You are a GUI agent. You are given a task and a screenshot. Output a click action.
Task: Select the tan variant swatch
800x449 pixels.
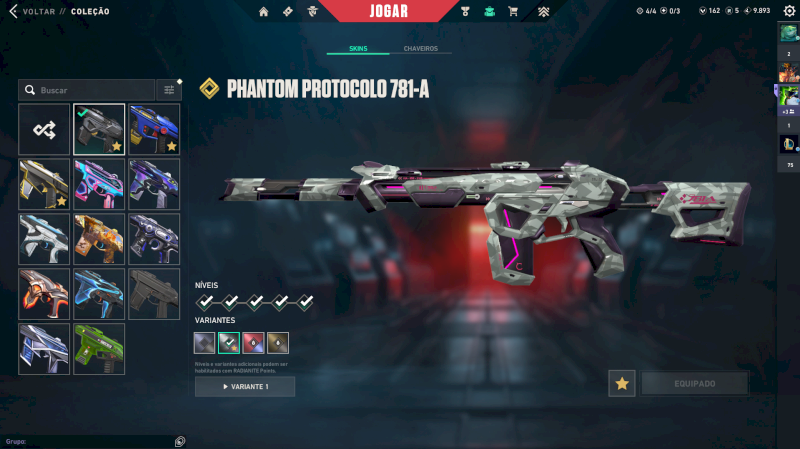[x=278, y=343]
